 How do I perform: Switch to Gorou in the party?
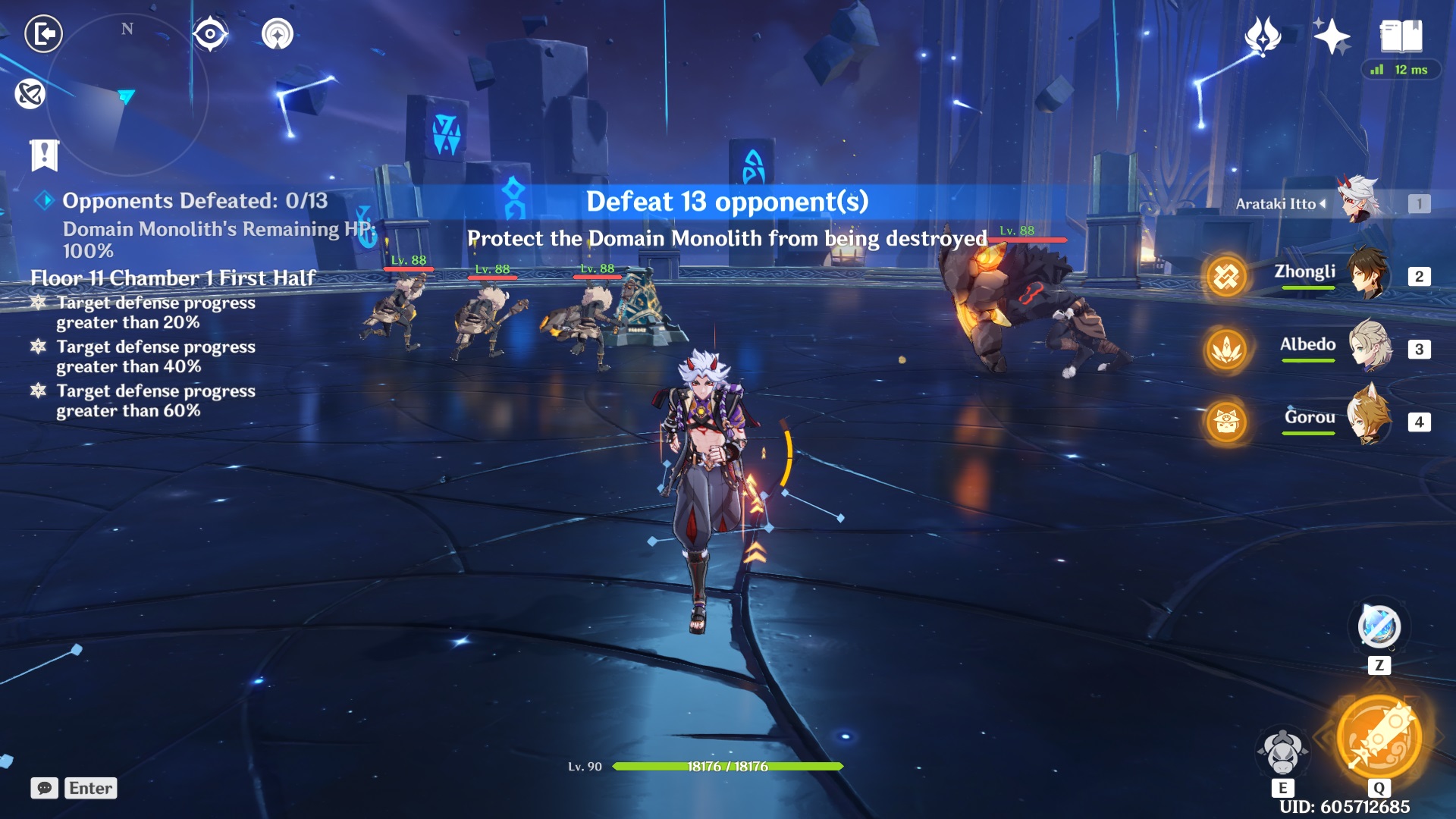[x=1369, y=419]
